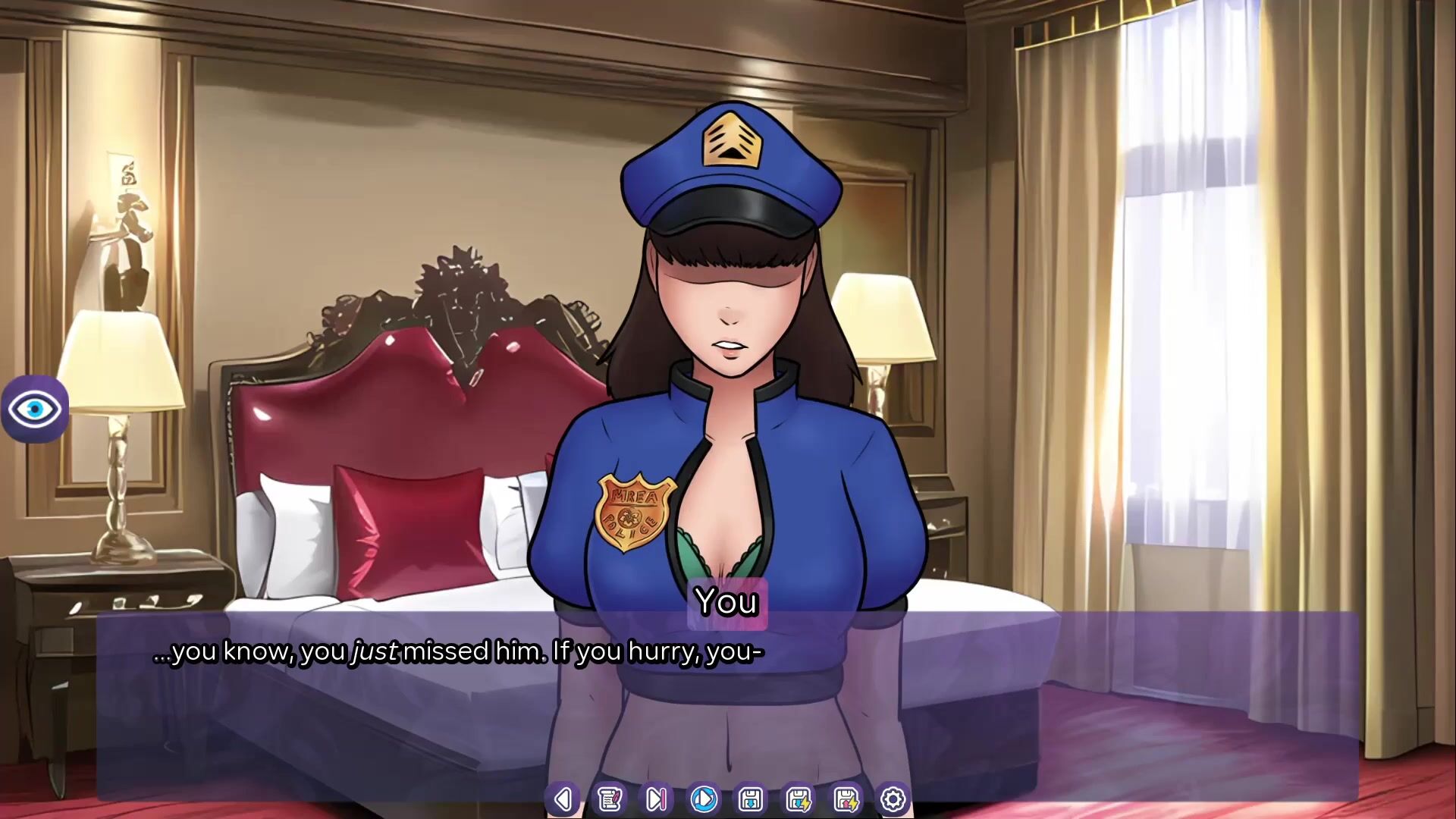Open the save game floppy disk menu
This screenshot has height=819, width=1456.
point(751,799)
